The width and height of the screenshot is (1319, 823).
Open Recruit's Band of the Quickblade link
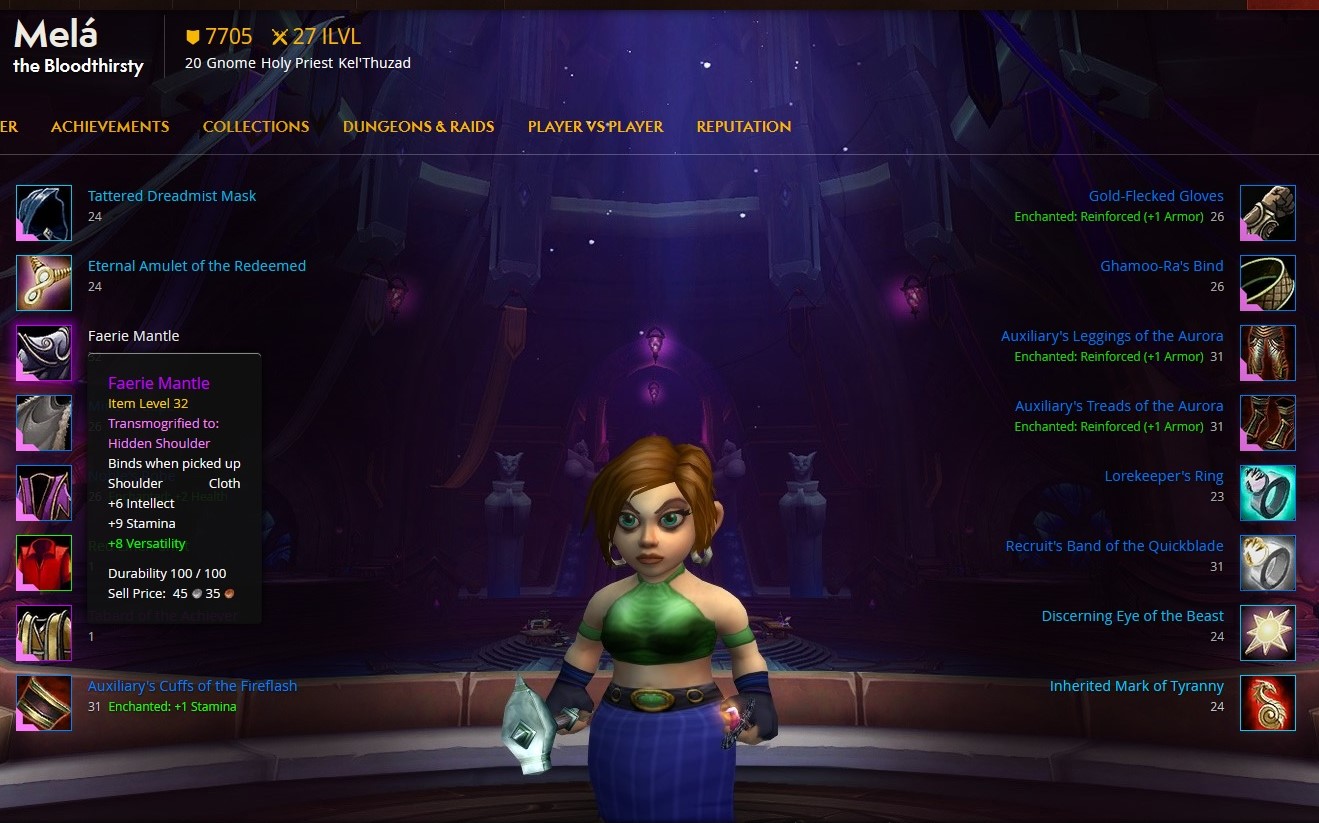(1114, 546)
